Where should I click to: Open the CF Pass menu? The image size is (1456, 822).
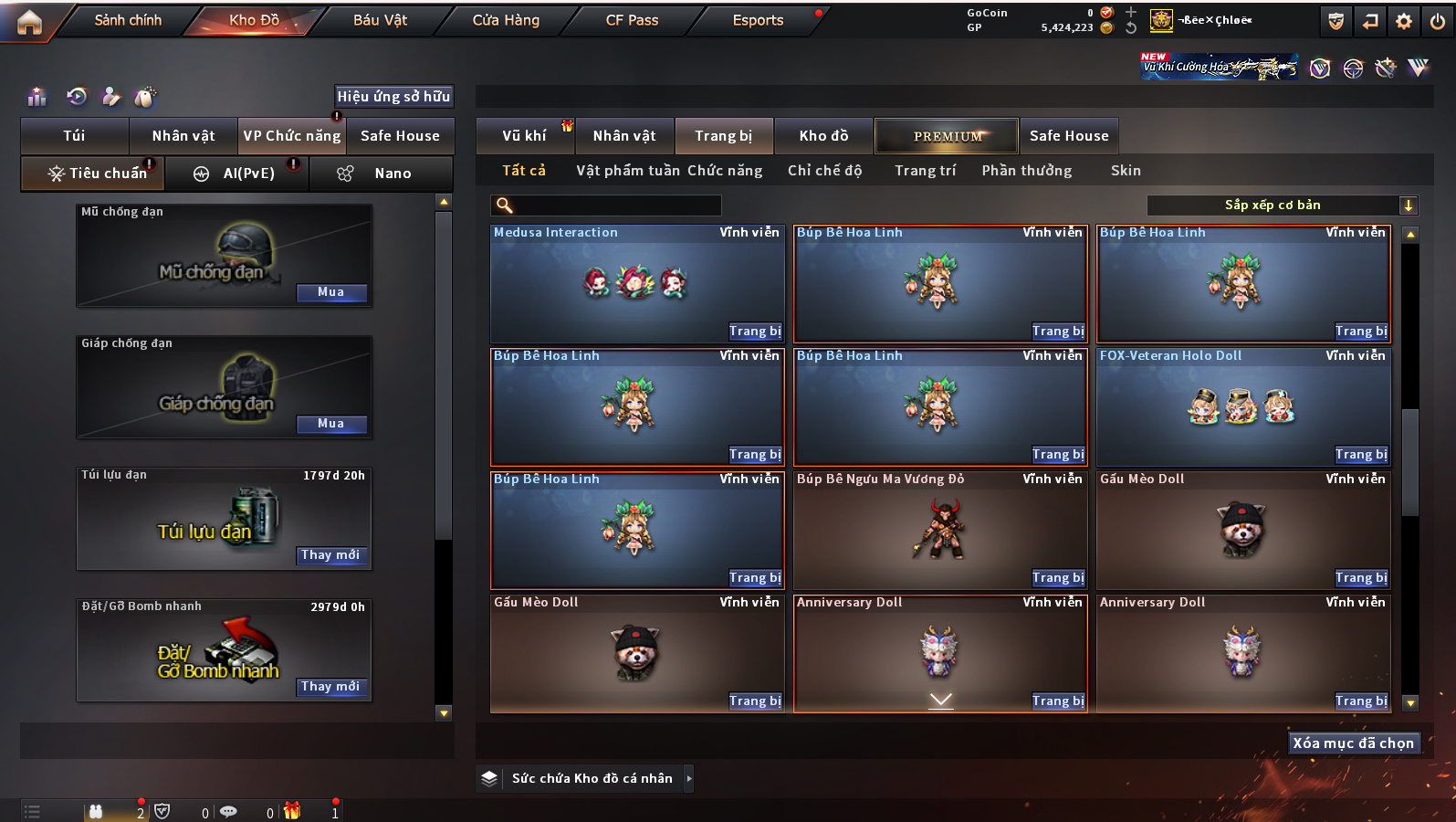pos(632,20)
